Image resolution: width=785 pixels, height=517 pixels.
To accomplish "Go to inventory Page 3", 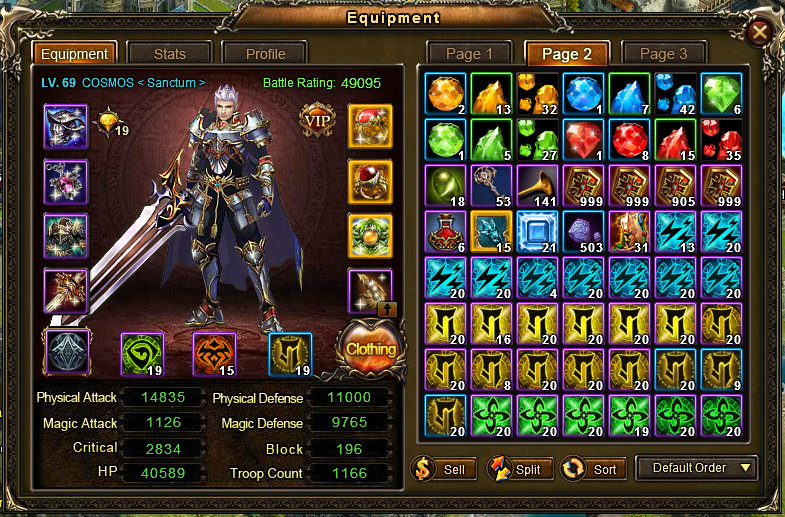I will click(664, 54).
